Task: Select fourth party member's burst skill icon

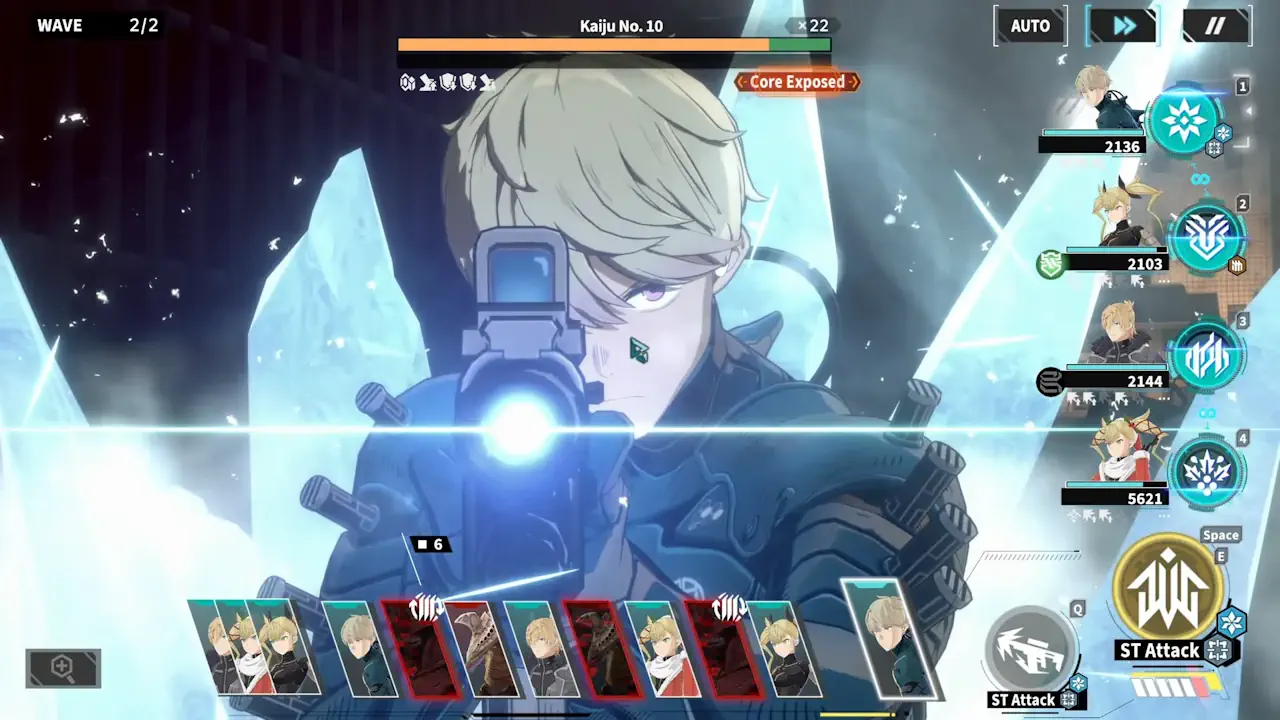Action: point(1207,471)
